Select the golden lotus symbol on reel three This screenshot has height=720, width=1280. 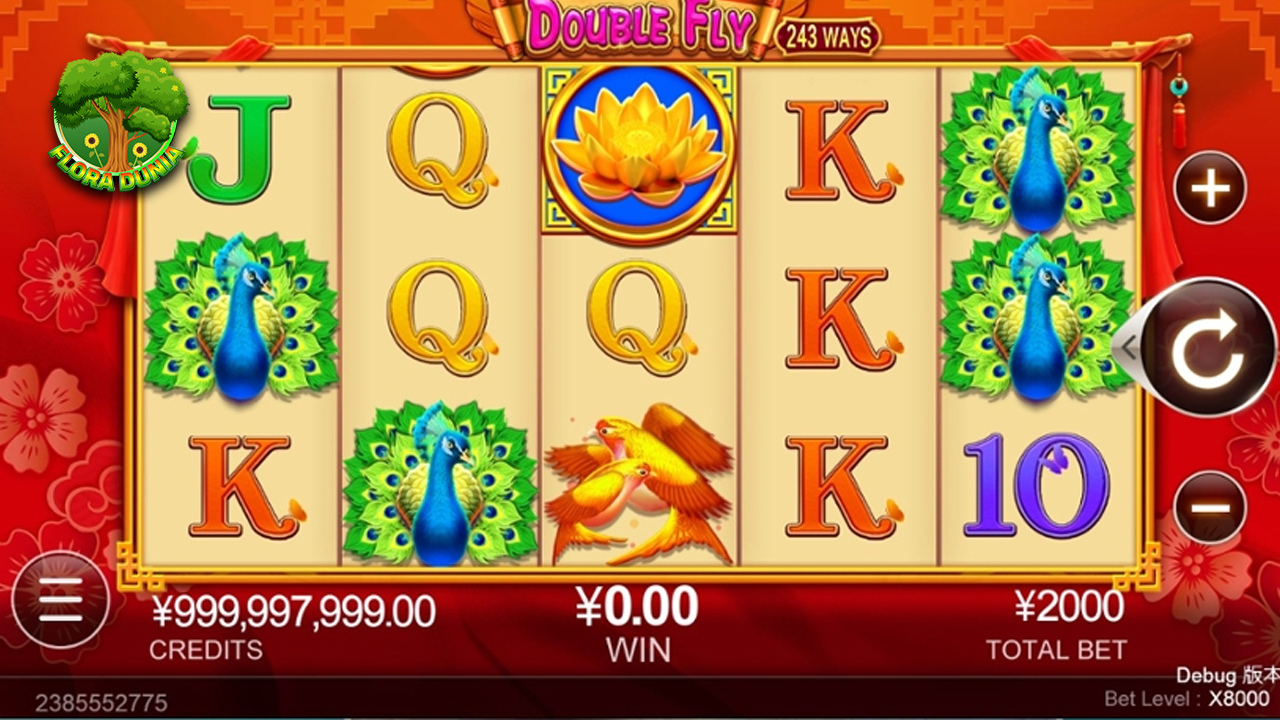pos(638,150)
